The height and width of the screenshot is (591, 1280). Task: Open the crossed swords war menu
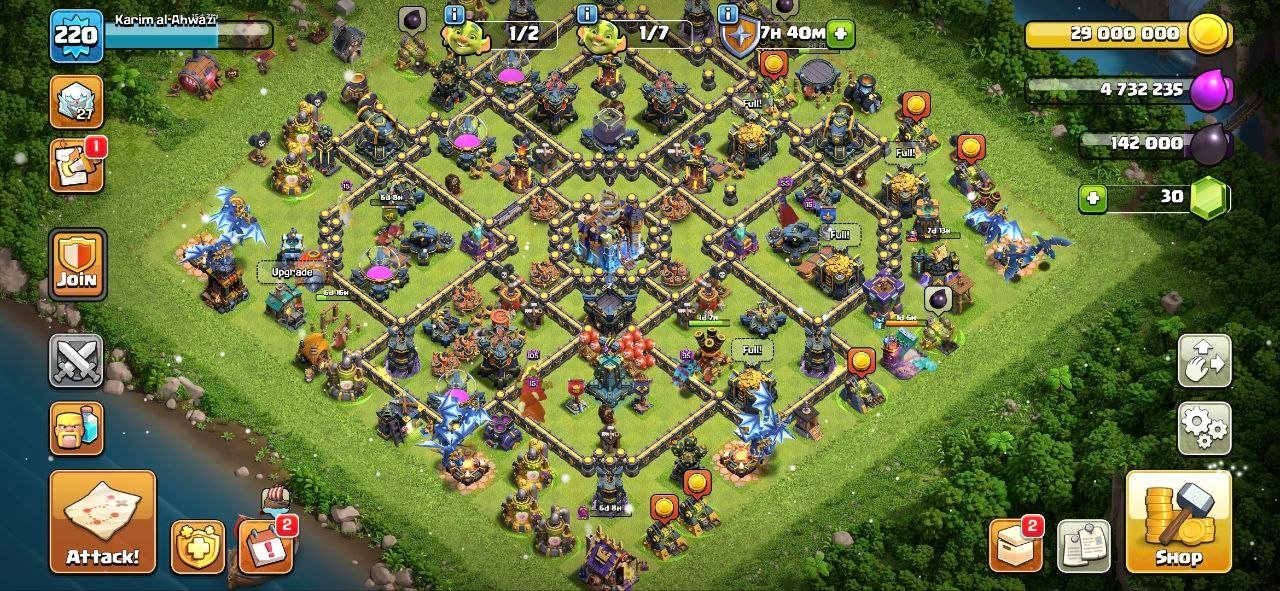[76, 360]
